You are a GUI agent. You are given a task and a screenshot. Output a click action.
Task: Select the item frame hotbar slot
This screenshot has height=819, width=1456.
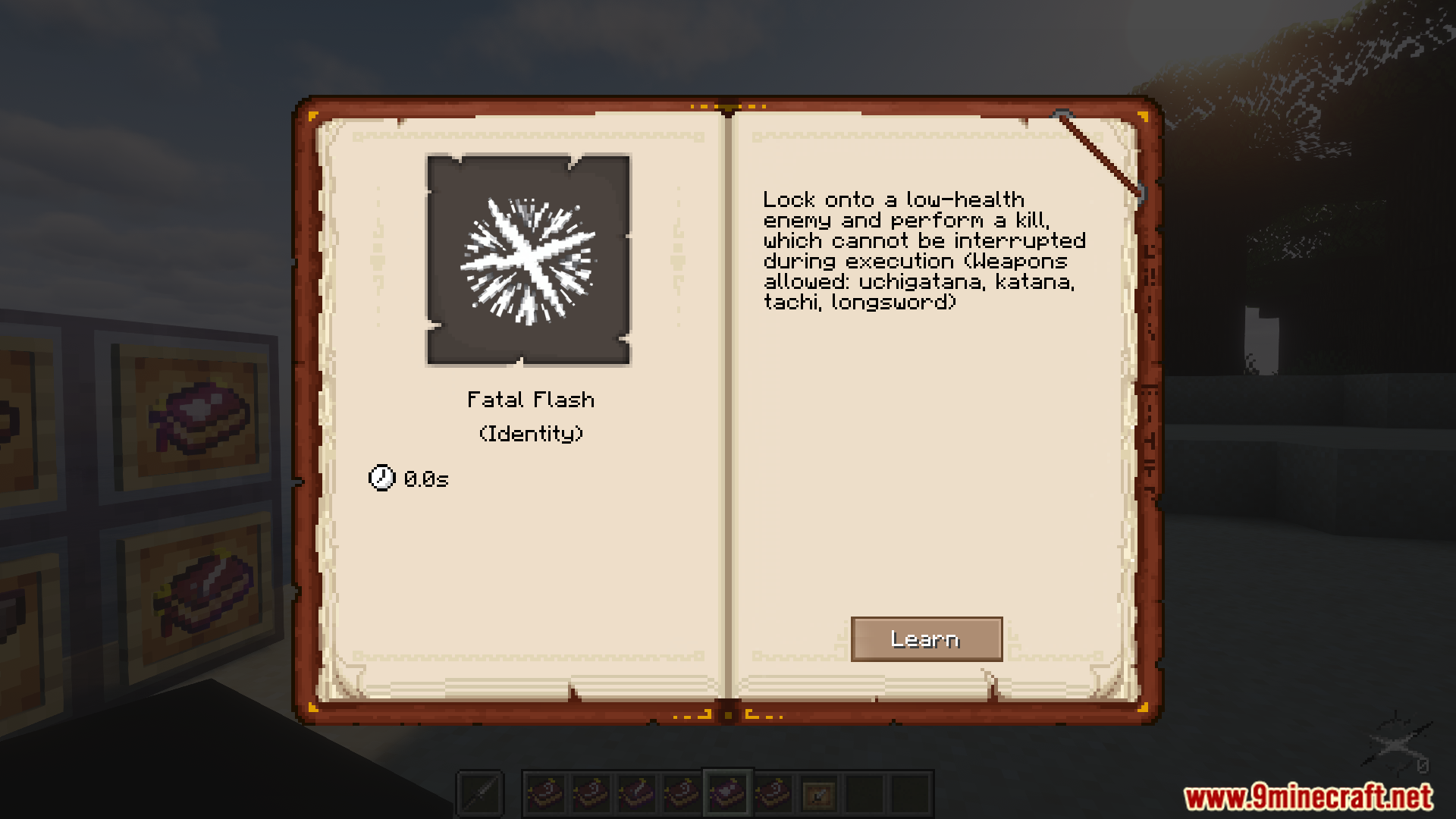819,795
